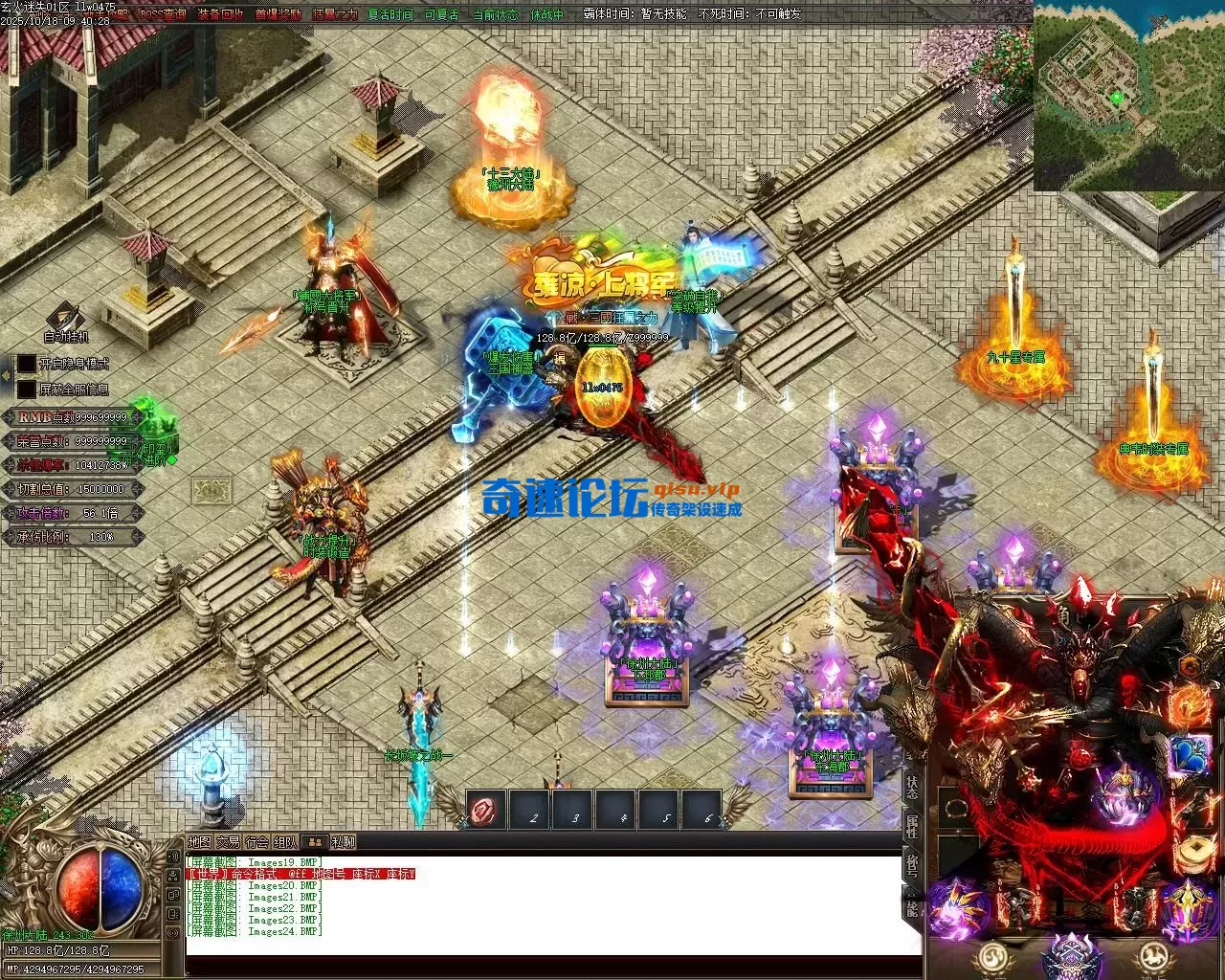
Task: Open the 装备回收 equipment recycle menu
Action: [221, 14]
